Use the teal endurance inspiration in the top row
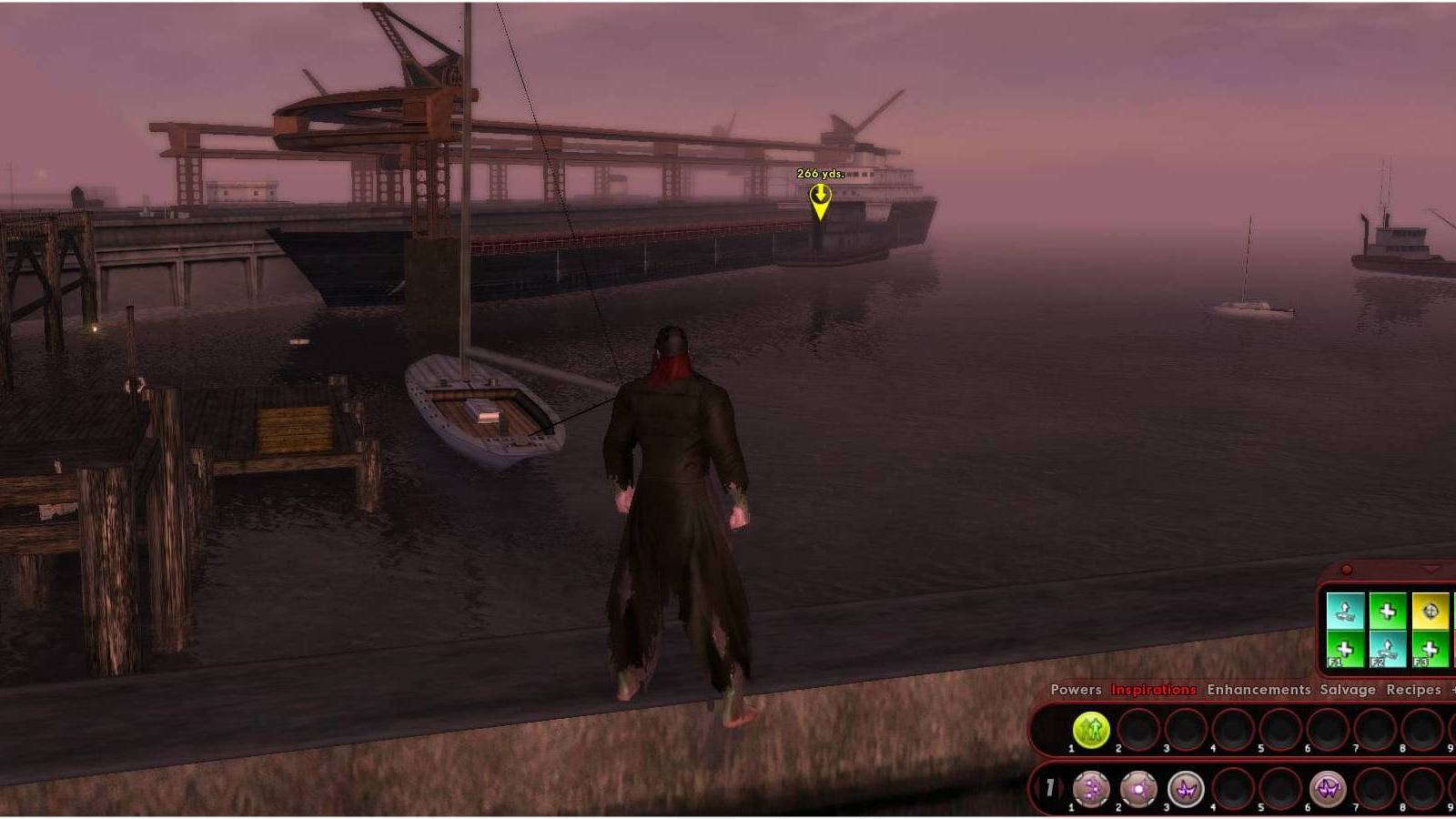Viewport: 1456px width, 819px height. click(x=1345, y=610)
